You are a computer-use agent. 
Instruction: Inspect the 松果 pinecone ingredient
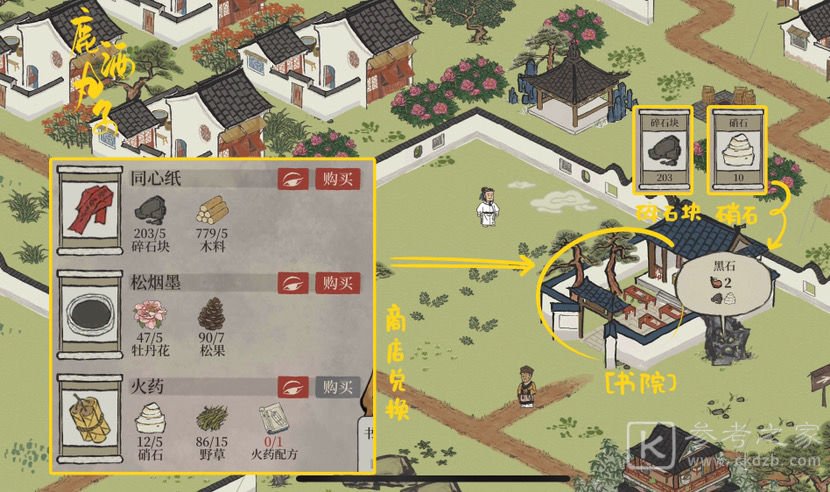tap(211, 313)
